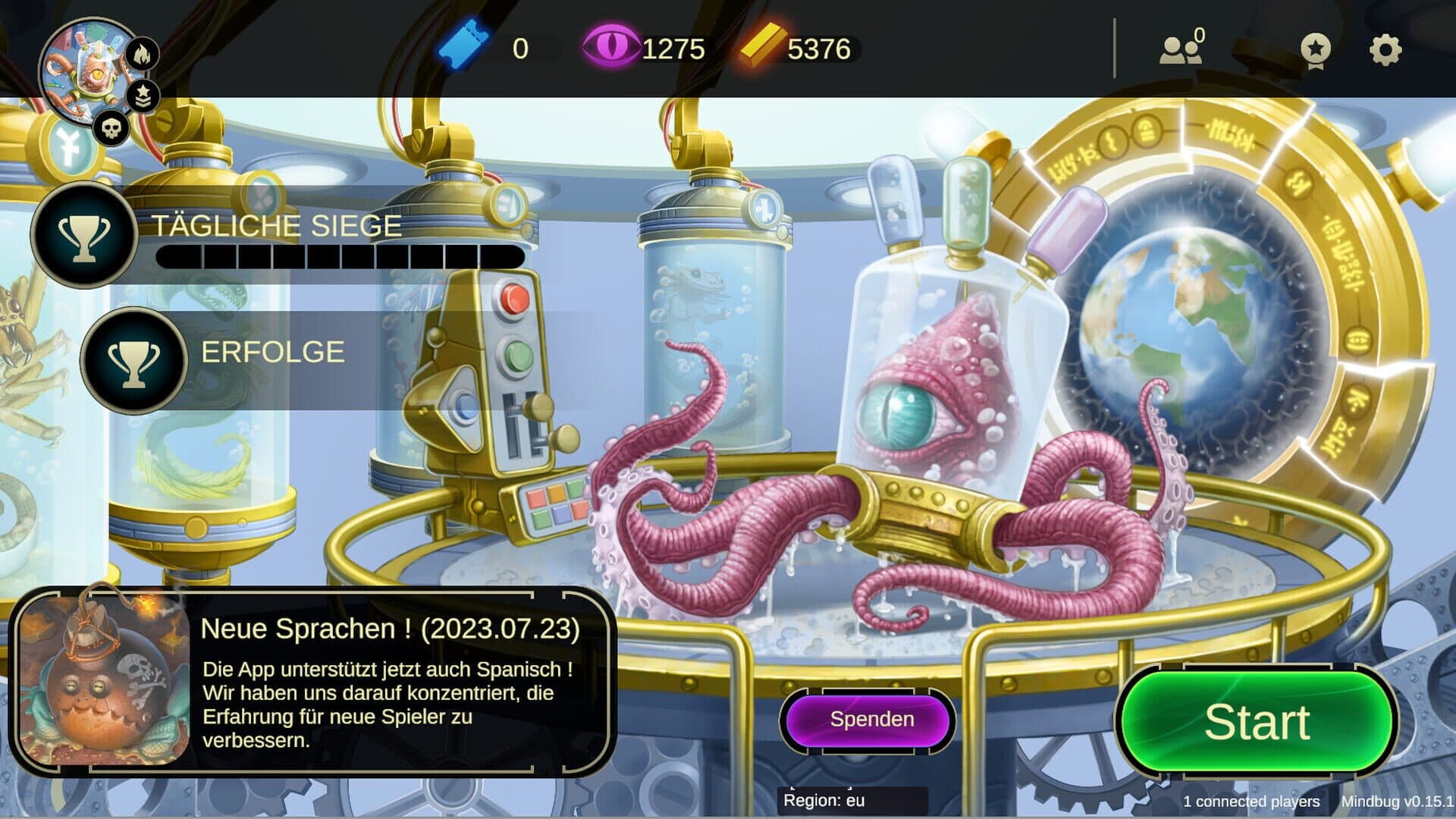Show the star medal rewards icon
Image resolution: width=1456 pixels, height=819 pixels.
click(x=1315, y=50)
